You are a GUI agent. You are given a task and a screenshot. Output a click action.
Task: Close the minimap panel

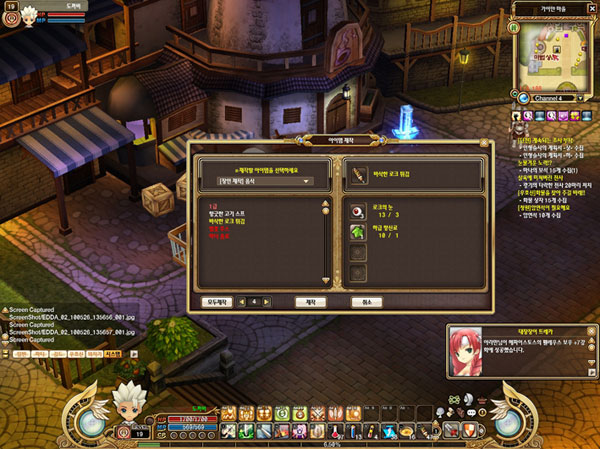click(x=591, y=7)
